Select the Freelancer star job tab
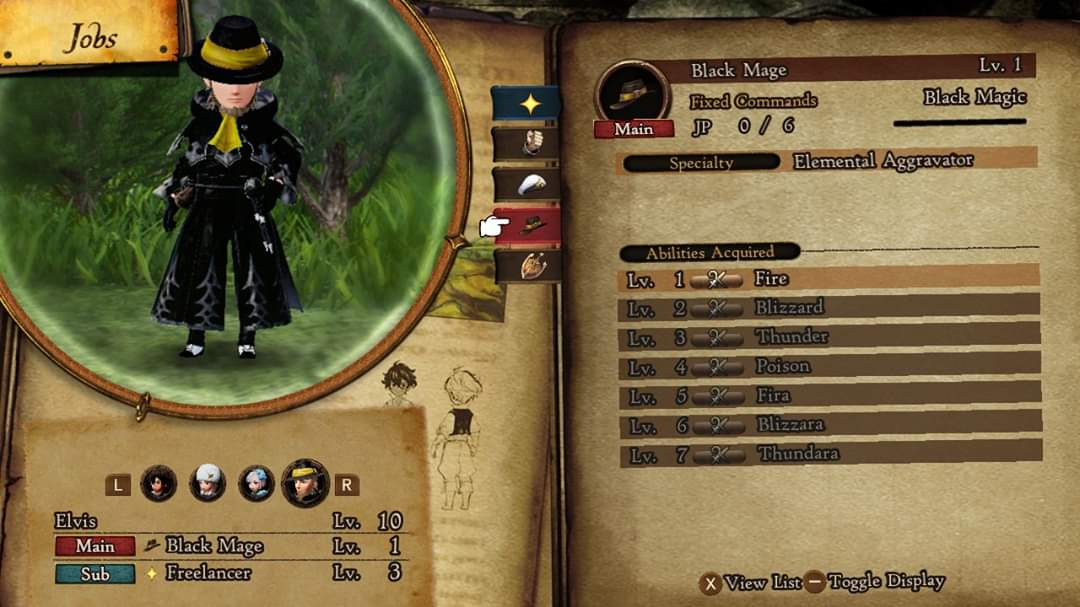Image resolution: width=1080 pixels, height=607 pixels. point(526,104)
